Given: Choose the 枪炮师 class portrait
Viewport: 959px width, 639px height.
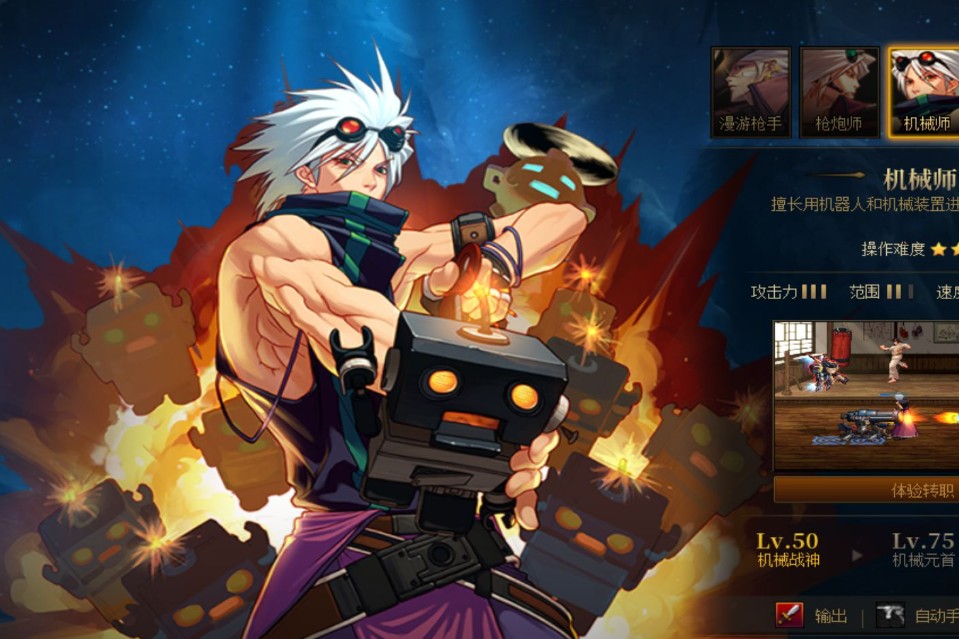Looking at the screenshot, I should [840, 92].
